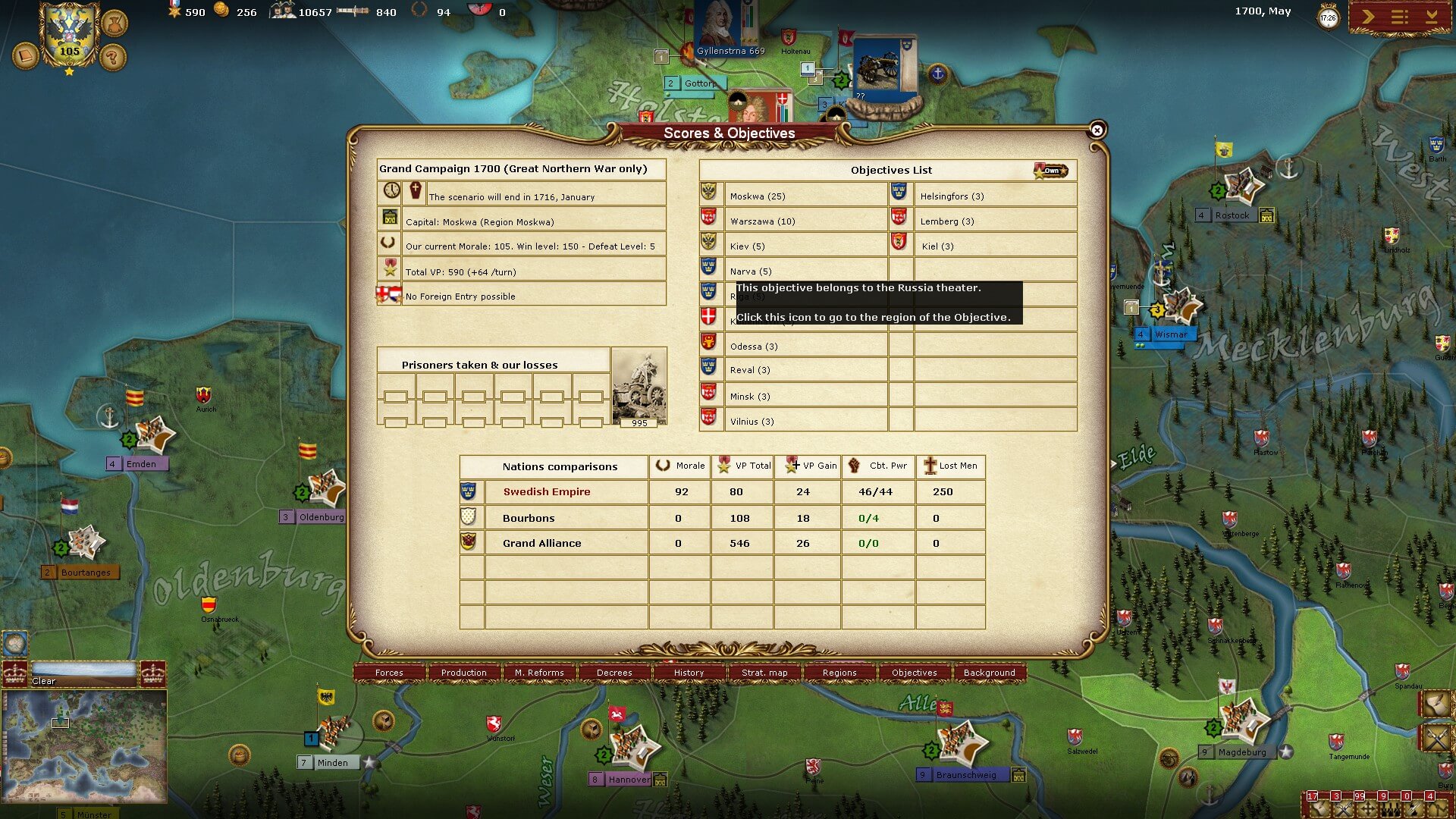Click the minimap of Europe
The width and height of the screenshot is (1456, 819).
[84, 745]
